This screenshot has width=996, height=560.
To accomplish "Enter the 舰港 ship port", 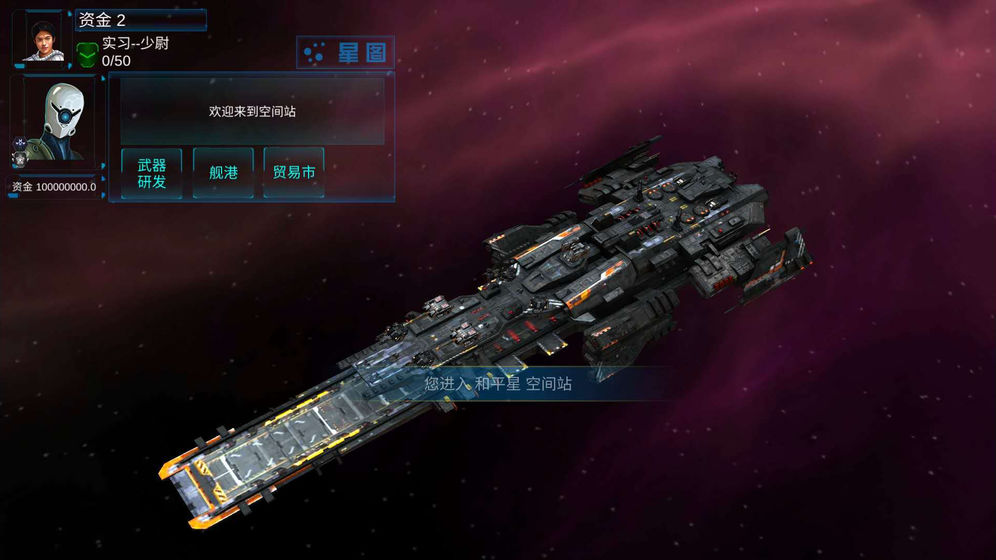I will point(223,173).
